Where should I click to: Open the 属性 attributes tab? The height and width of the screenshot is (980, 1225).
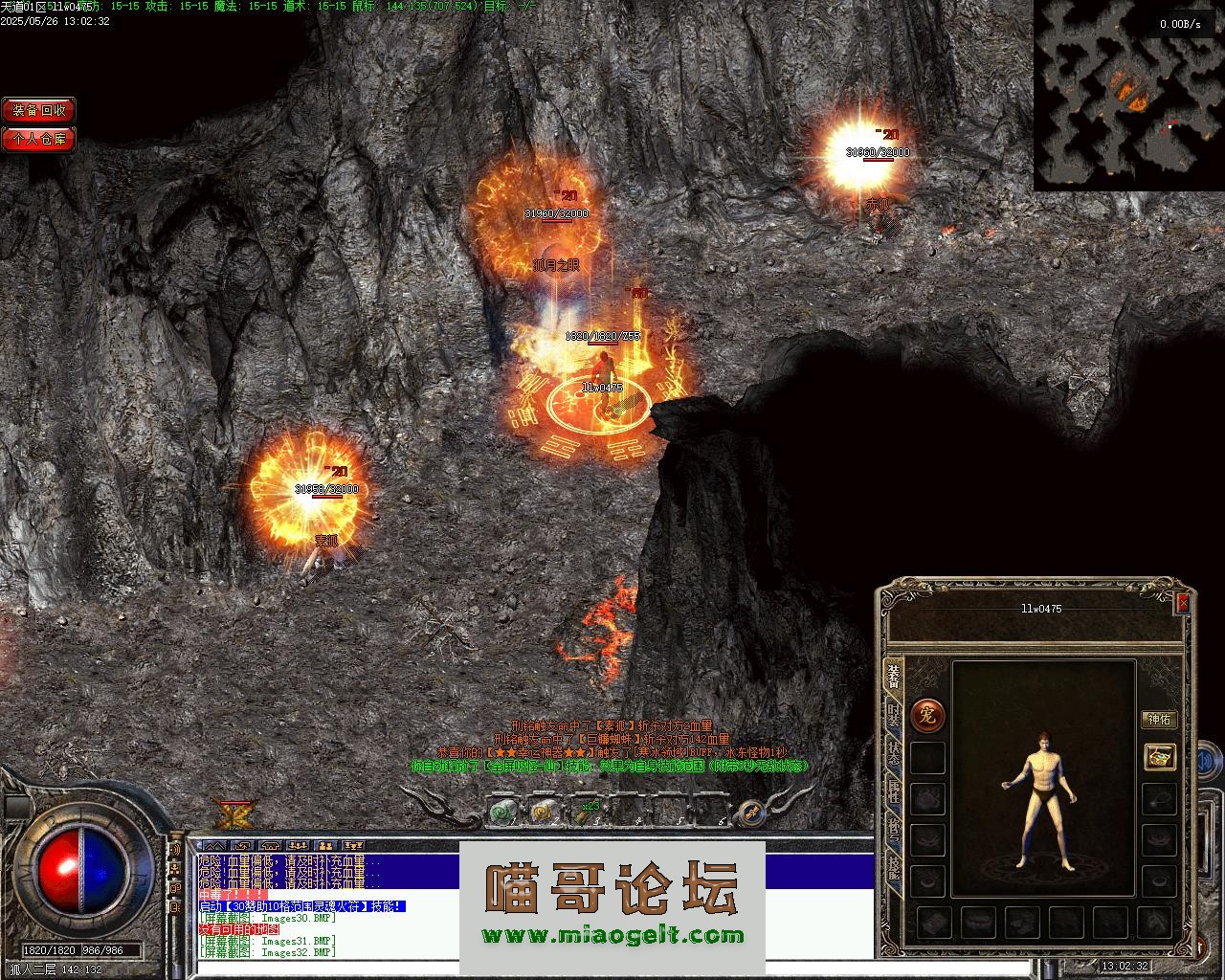(893, 791)
